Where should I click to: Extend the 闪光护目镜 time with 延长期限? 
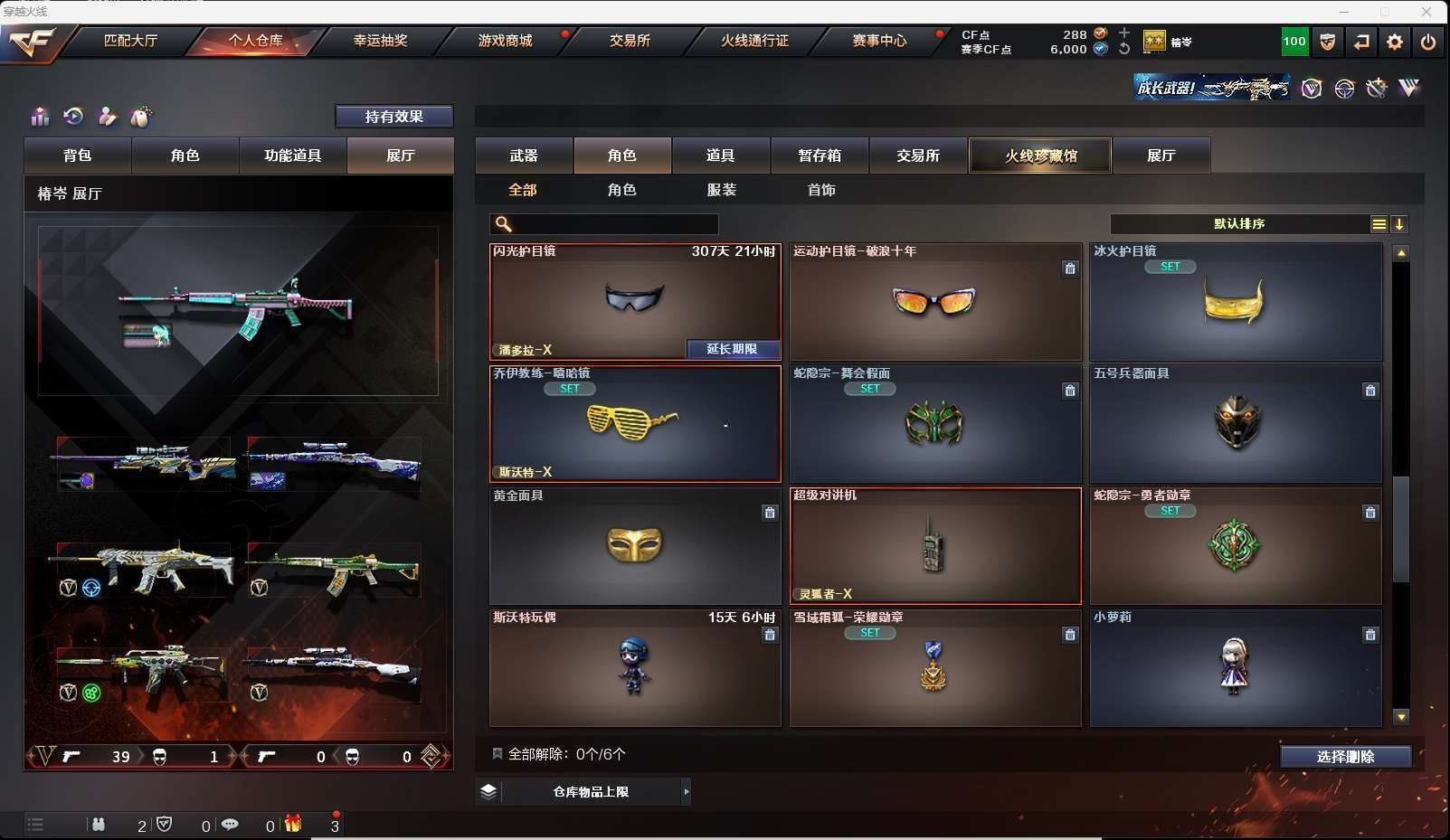point(732,349)
